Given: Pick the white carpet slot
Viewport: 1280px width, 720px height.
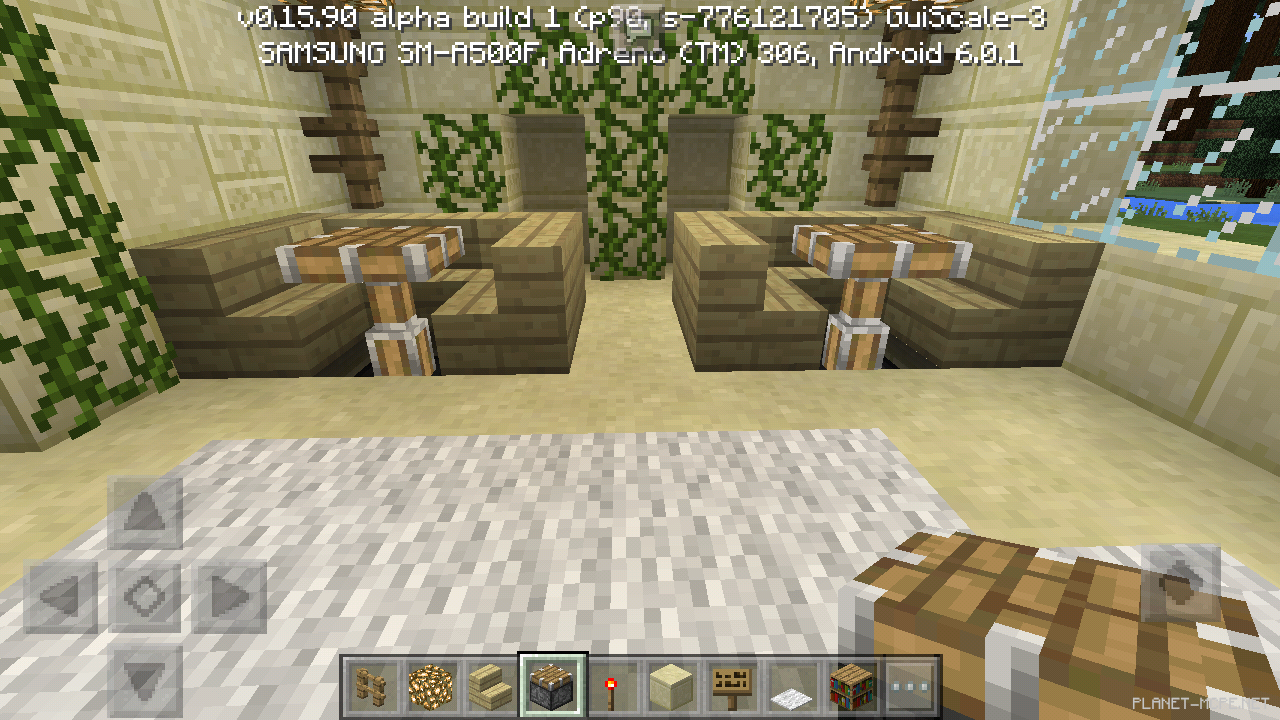Looking at the screenshot, I should (x=792, y=687).
